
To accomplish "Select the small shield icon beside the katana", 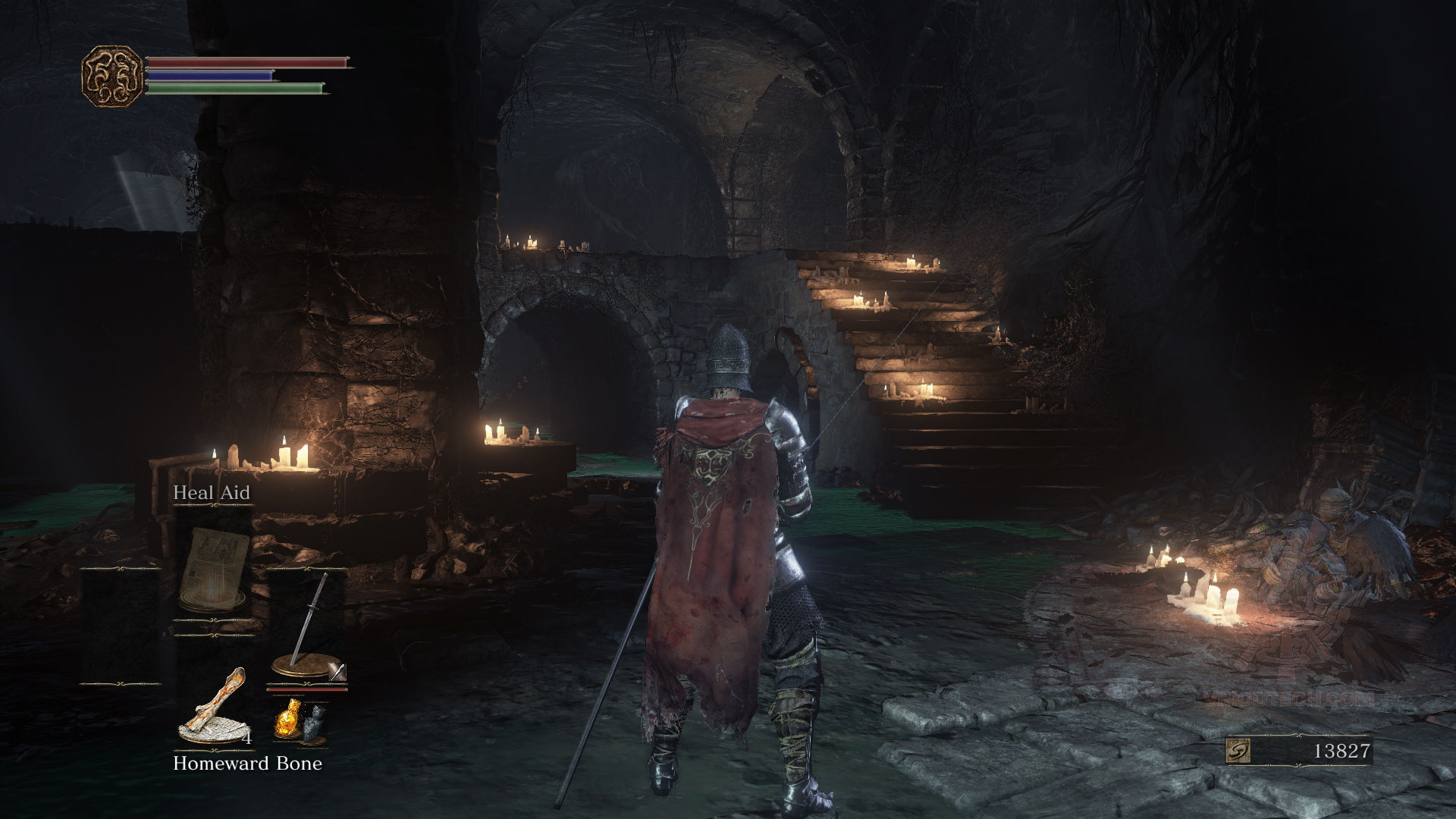I will (x=337, y=670).
